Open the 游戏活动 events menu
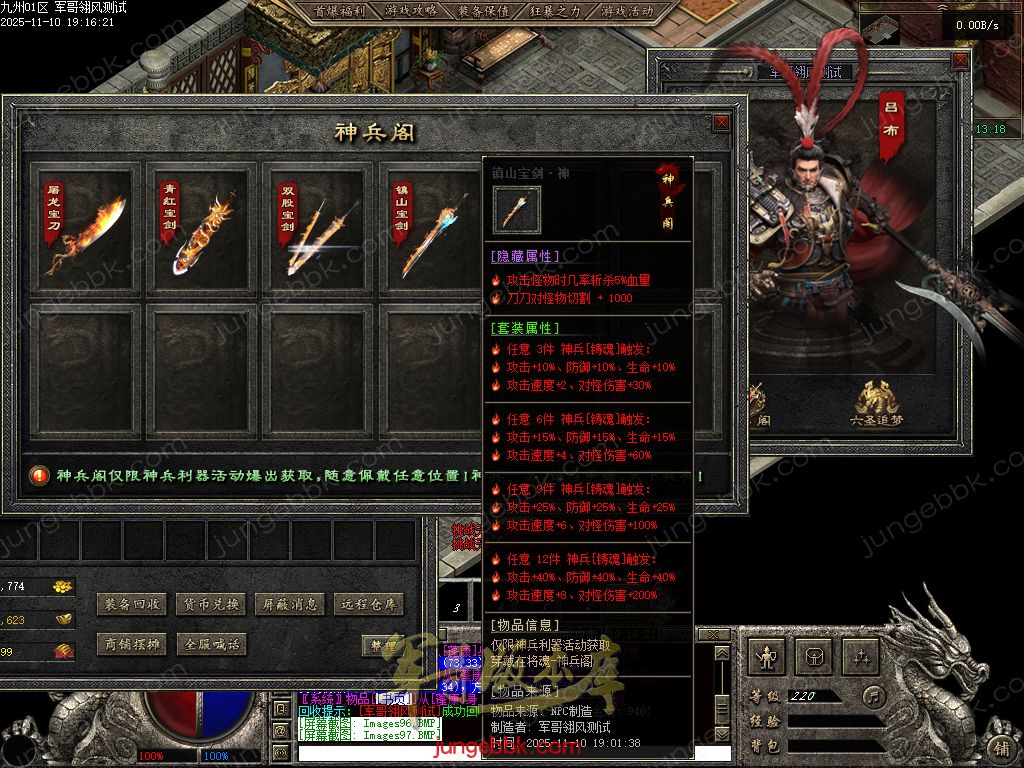Screen dimensions: 1024x768 point(627,11)
